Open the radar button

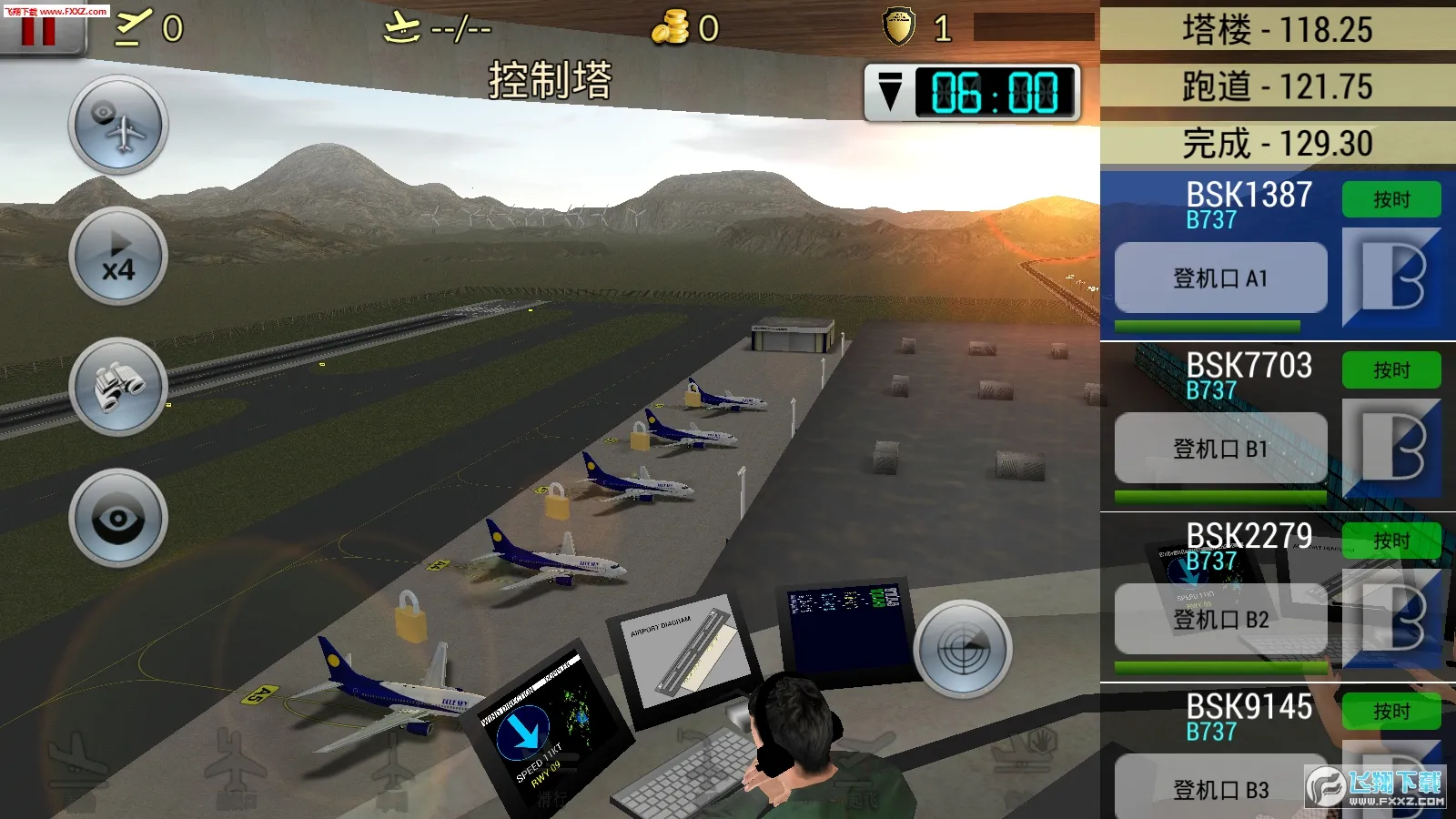(x=963, y=649)
